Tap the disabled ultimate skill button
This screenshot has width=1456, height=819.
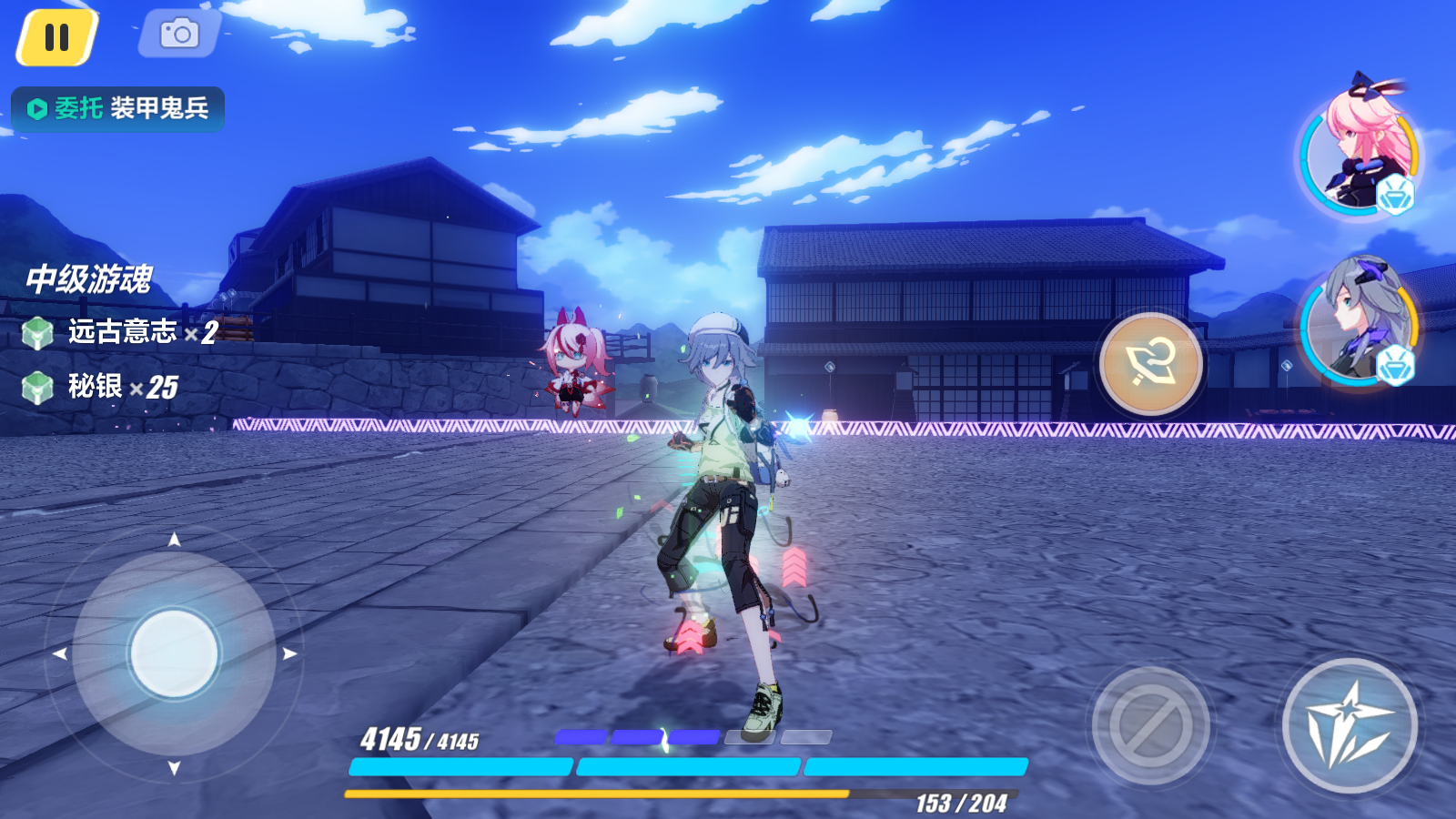pyautogui.click(x=1150, y=725)
